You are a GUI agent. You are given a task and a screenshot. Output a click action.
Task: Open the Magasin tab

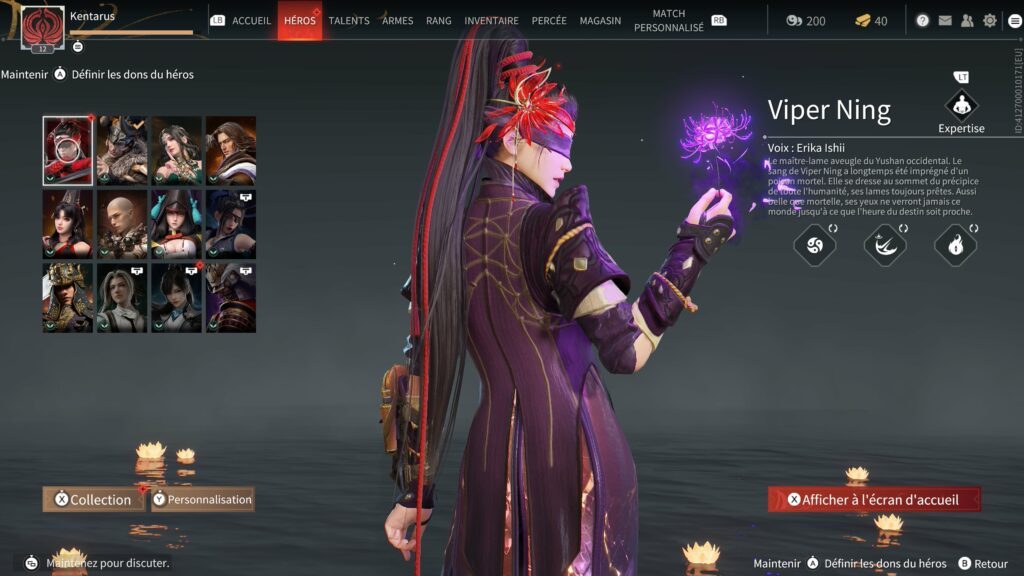click(x=599, y=21)
